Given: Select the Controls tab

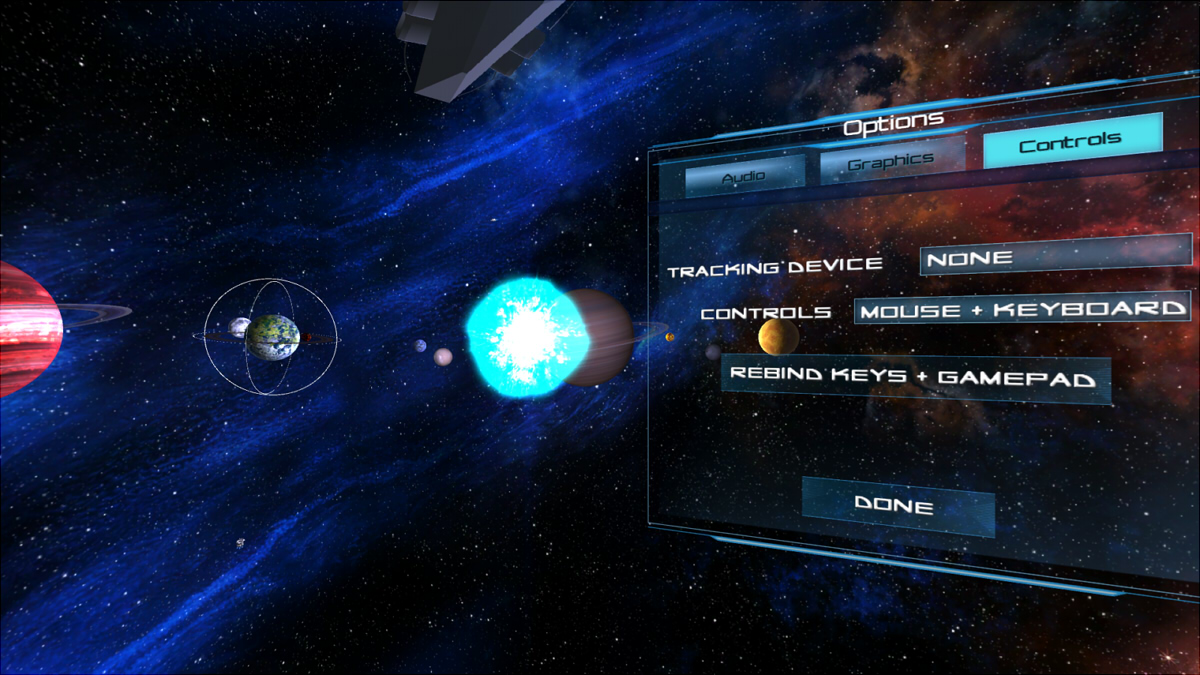Looking at the screenshot, I should (1072, 142).
